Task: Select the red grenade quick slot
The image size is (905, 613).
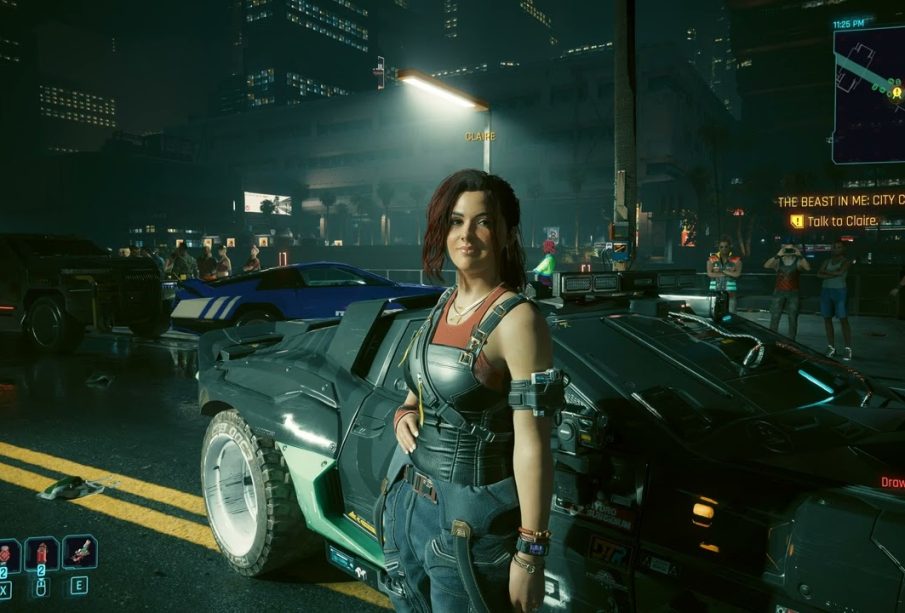Action: (42, 553)
